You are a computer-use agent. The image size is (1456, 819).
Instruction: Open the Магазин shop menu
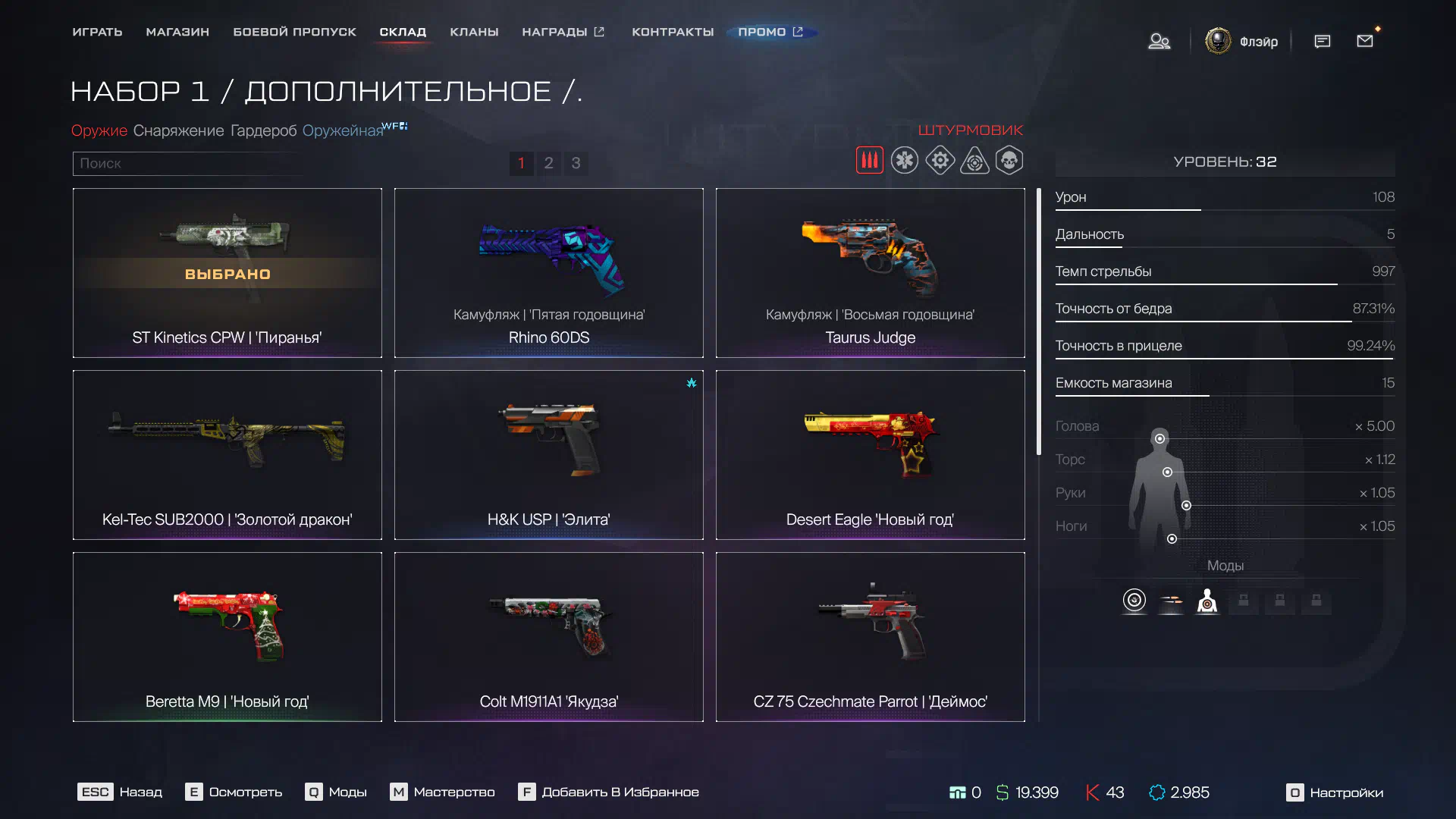click(x=177, y=32)
